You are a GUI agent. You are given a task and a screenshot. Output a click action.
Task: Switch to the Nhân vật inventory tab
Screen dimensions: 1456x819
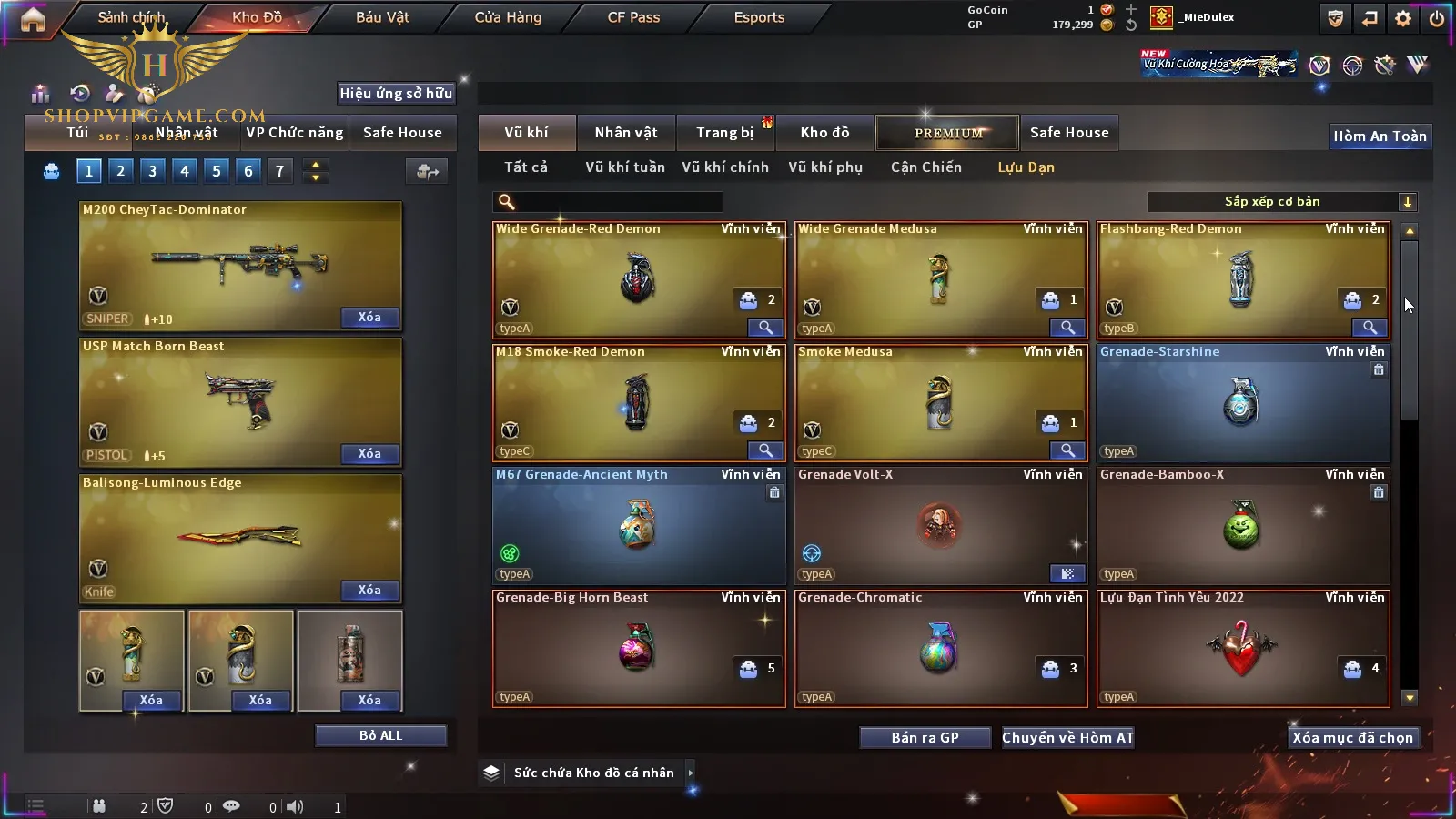point(625,133)
